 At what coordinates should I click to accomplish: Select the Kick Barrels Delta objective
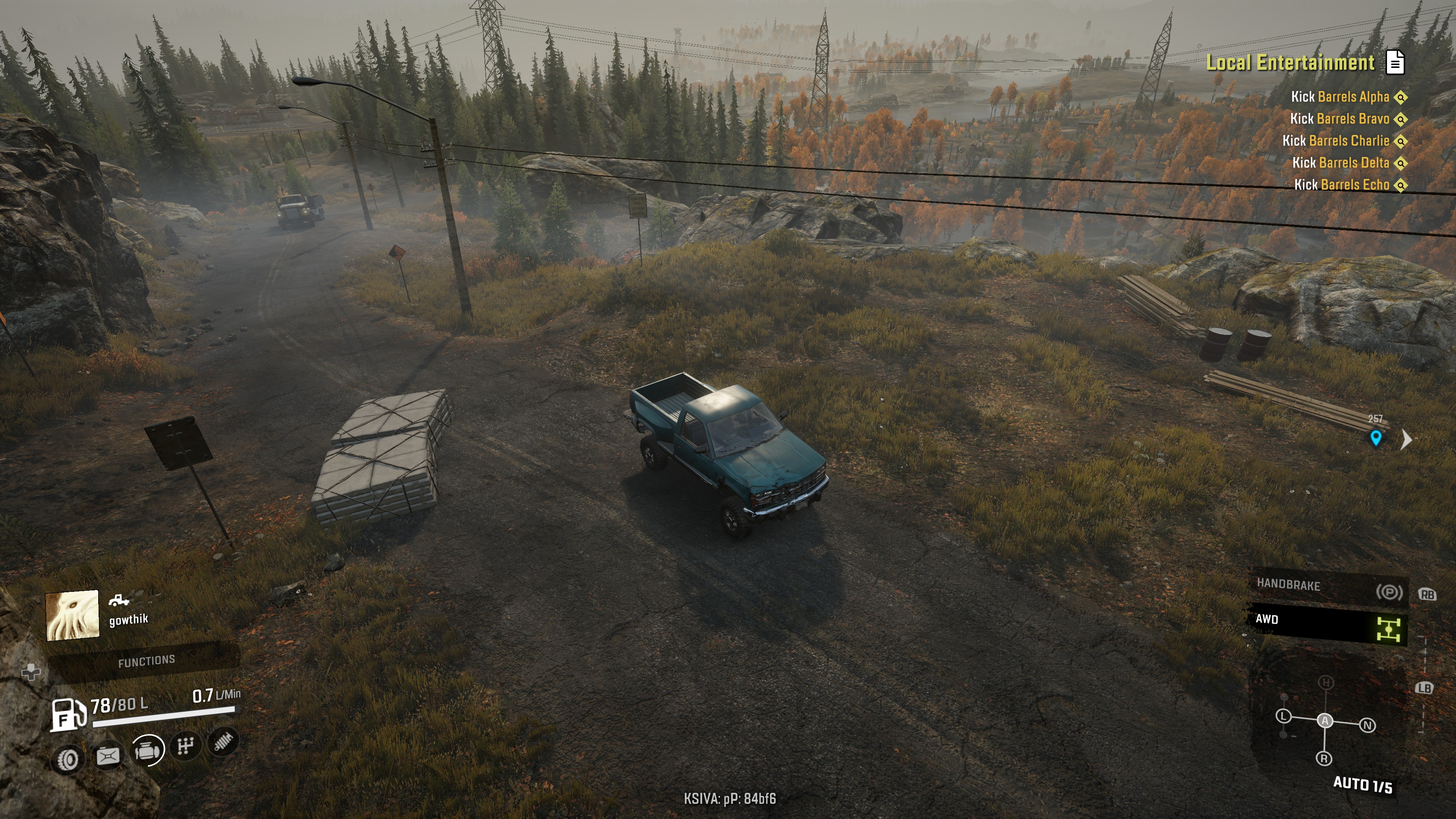tap(1340, 163)
